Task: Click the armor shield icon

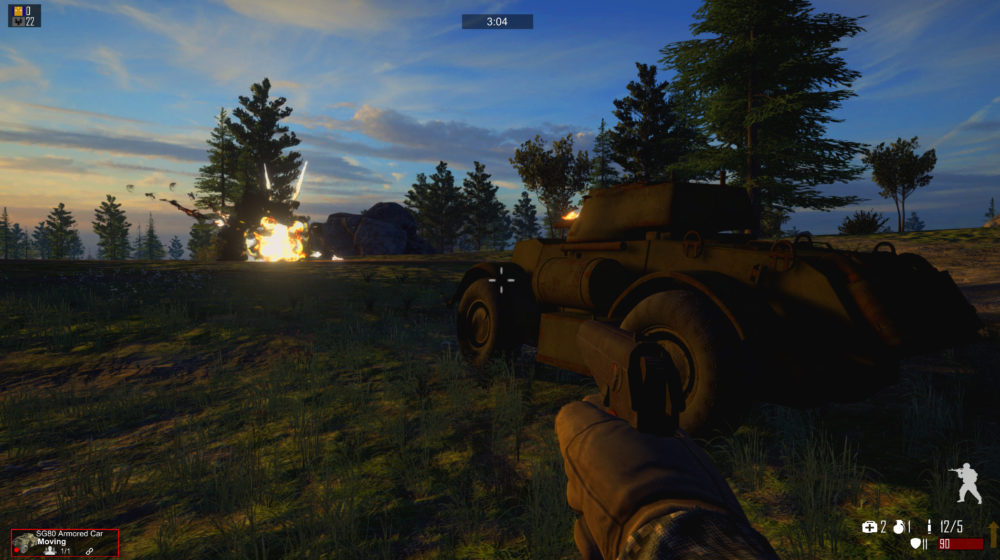Action: [915, 544]
